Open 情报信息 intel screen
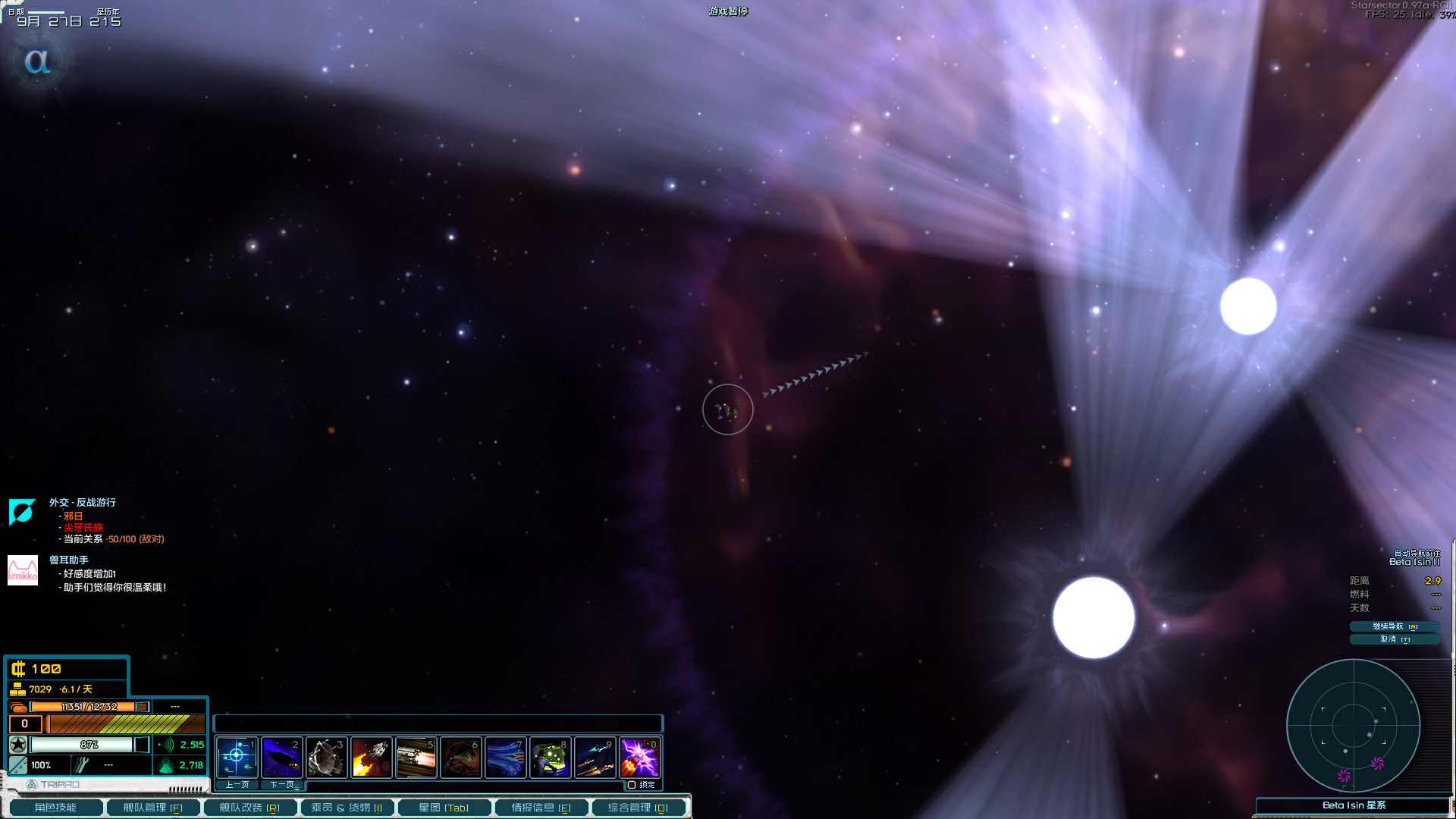 tap(541, 808)
